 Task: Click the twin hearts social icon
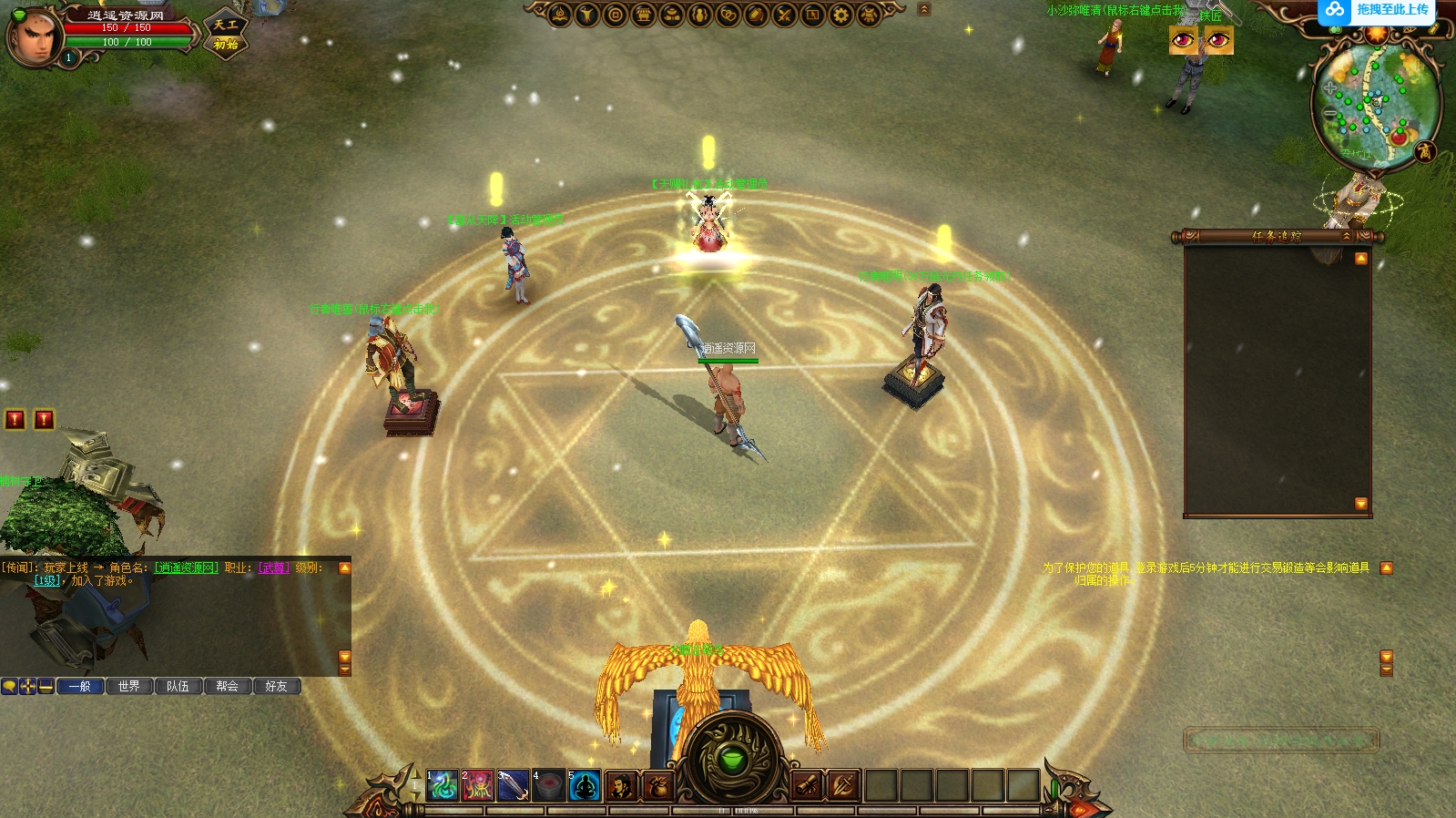click(728, 15)
